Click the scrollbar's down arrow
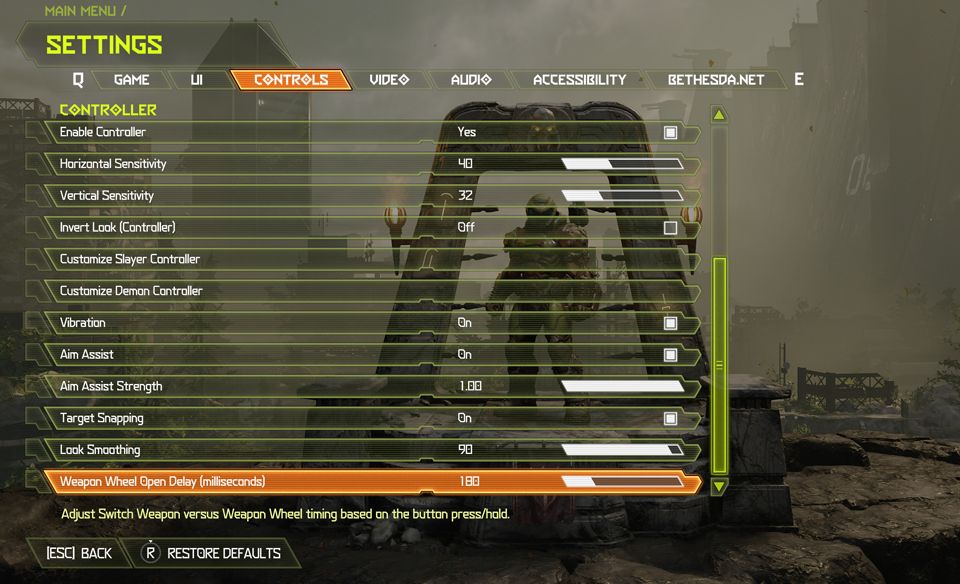Image resolution: width=960 pixels, height=584 pixels. [x=719, y=487]
